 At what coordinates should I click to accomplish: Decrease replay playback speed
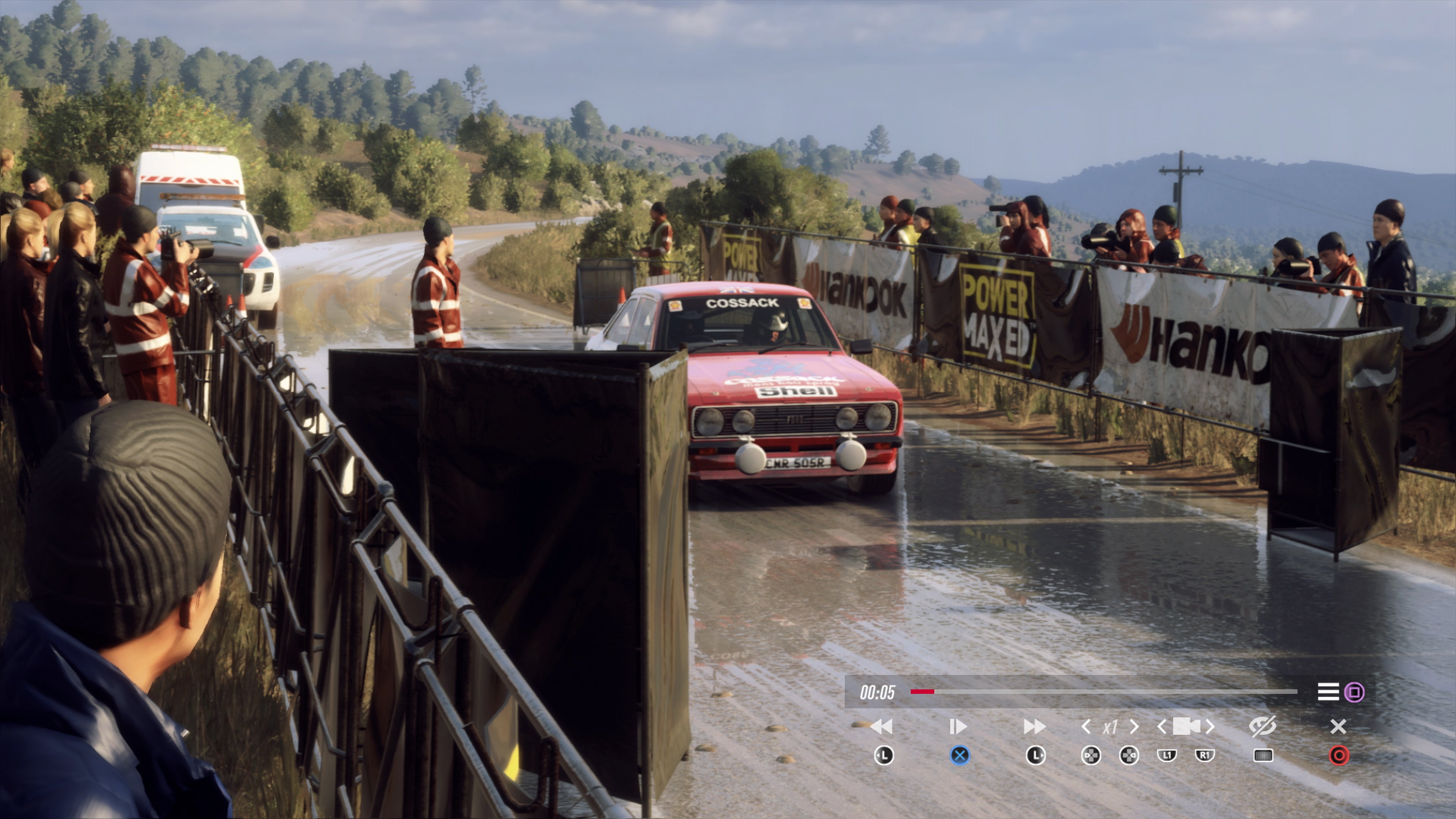[x=1086, y=726]
